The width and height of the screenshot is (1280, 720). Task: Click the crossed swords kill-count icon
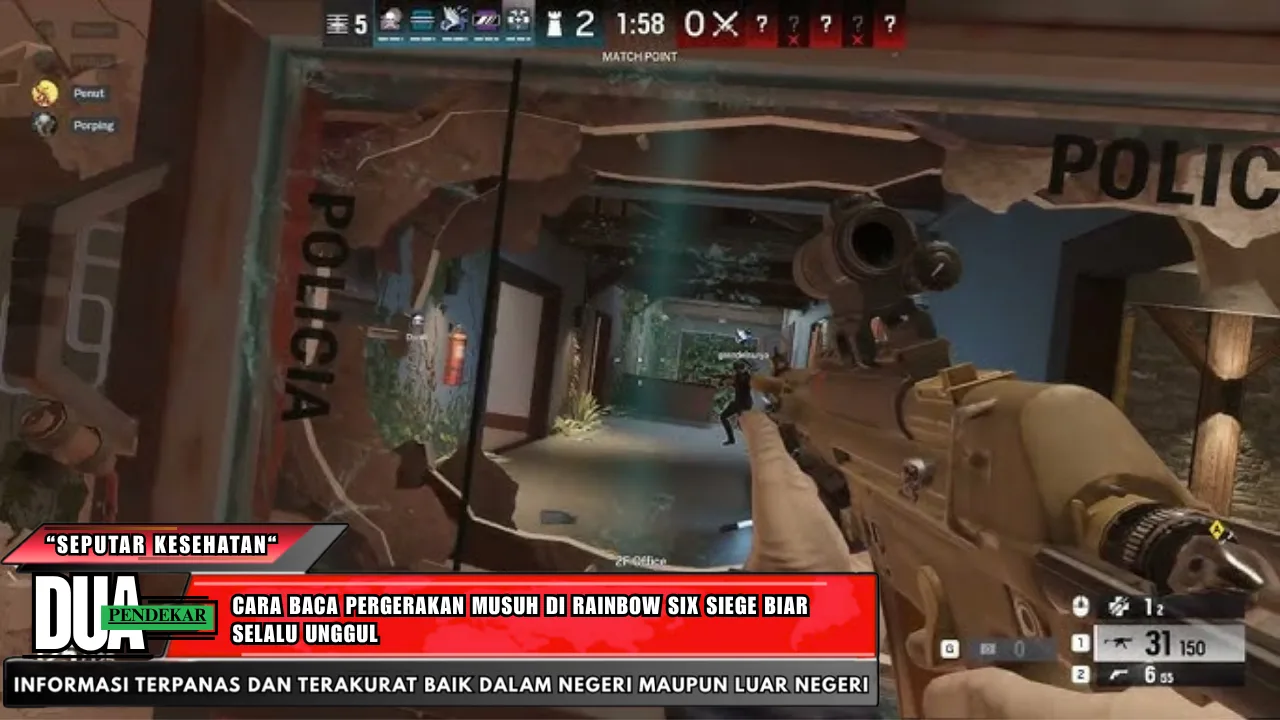(x=725, y=24)
